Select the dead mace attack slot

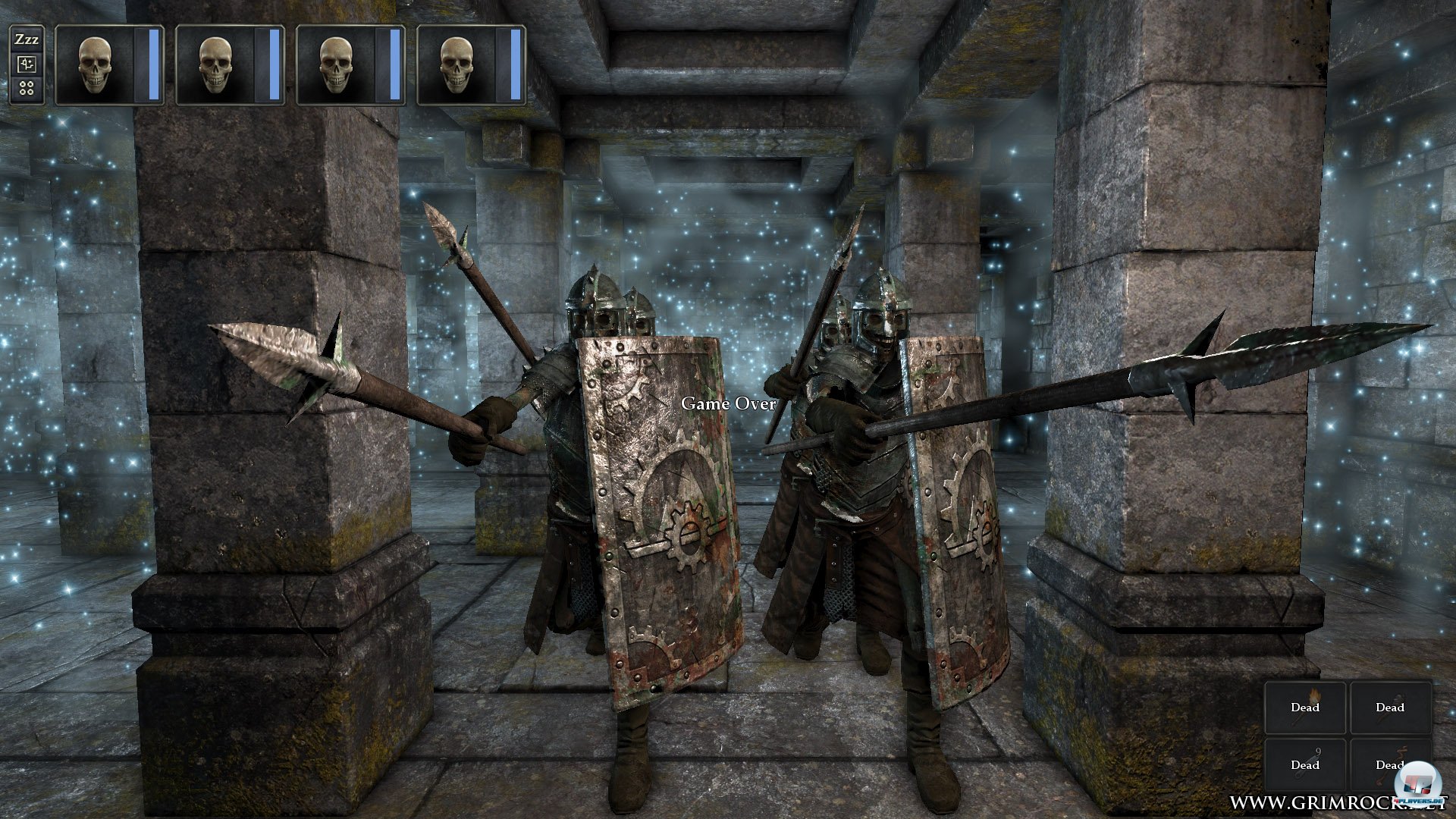(x=1390, y=708)
